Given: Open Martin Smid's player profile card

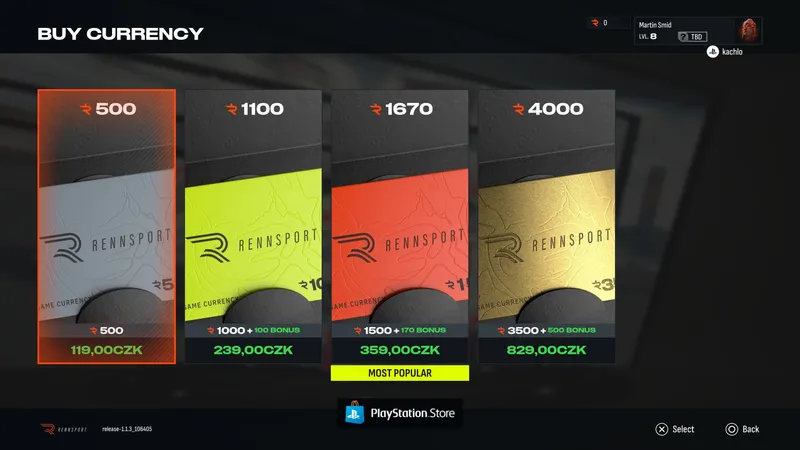Looking at the screenshot, I should click(698, 30).
